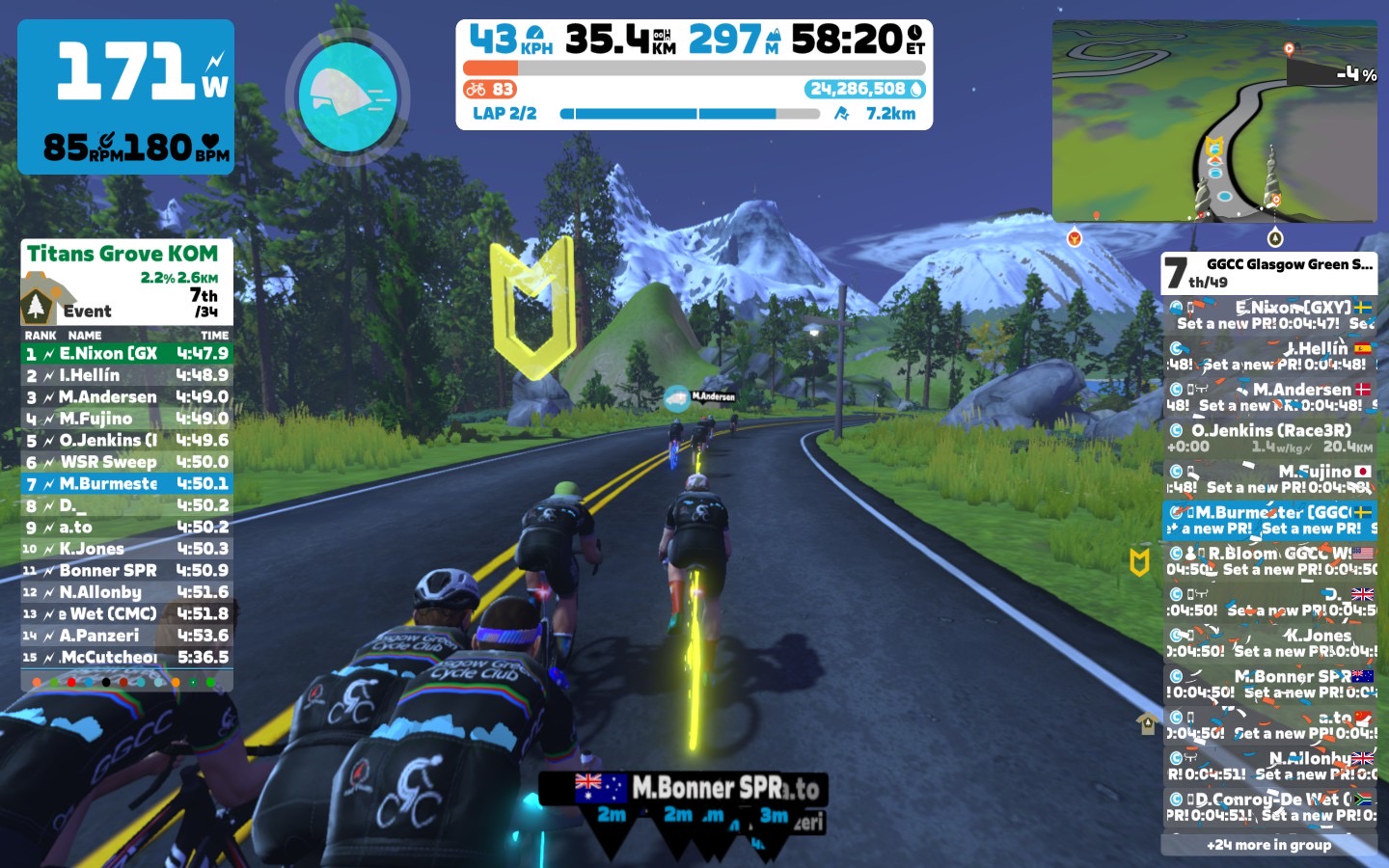Image resolution: width=1389 pixels, height=868 pixels.
Task: Choose R.Bloom in the nearby riders list
Action: coord(1269,561)
